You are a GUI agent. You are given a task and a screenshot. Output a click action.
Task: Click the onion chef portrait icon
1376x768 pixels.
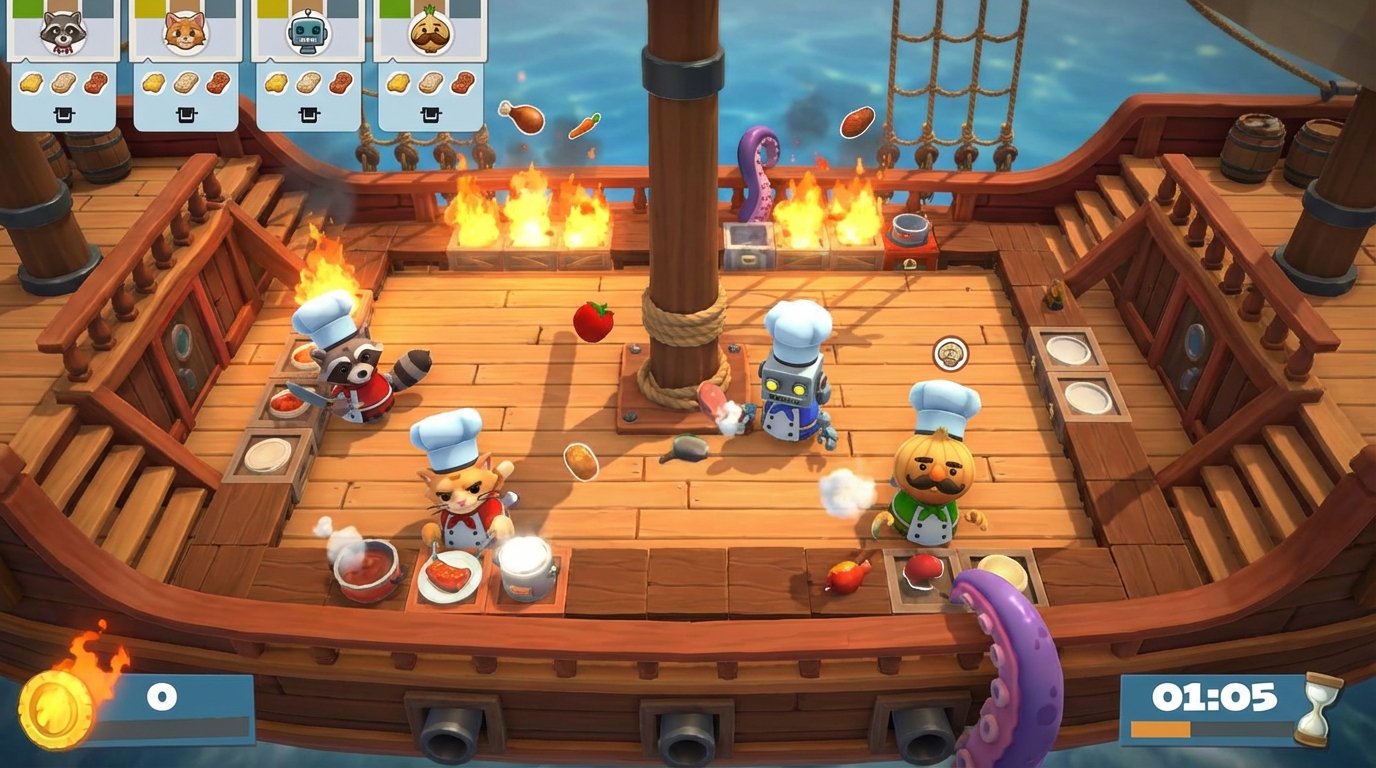coord(429,31)
